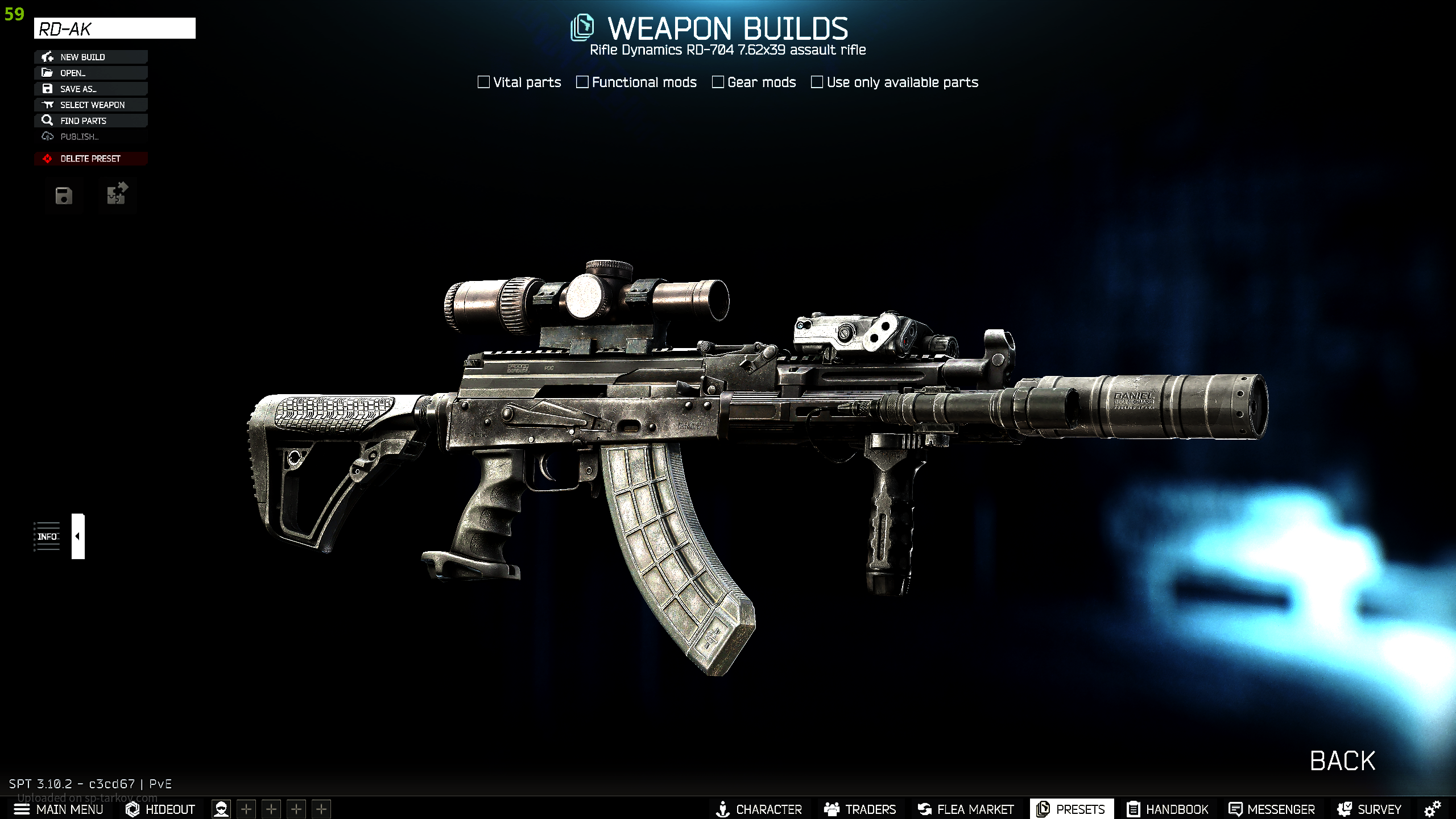
Task: Delete the current preset
Action: pos(91,159)
